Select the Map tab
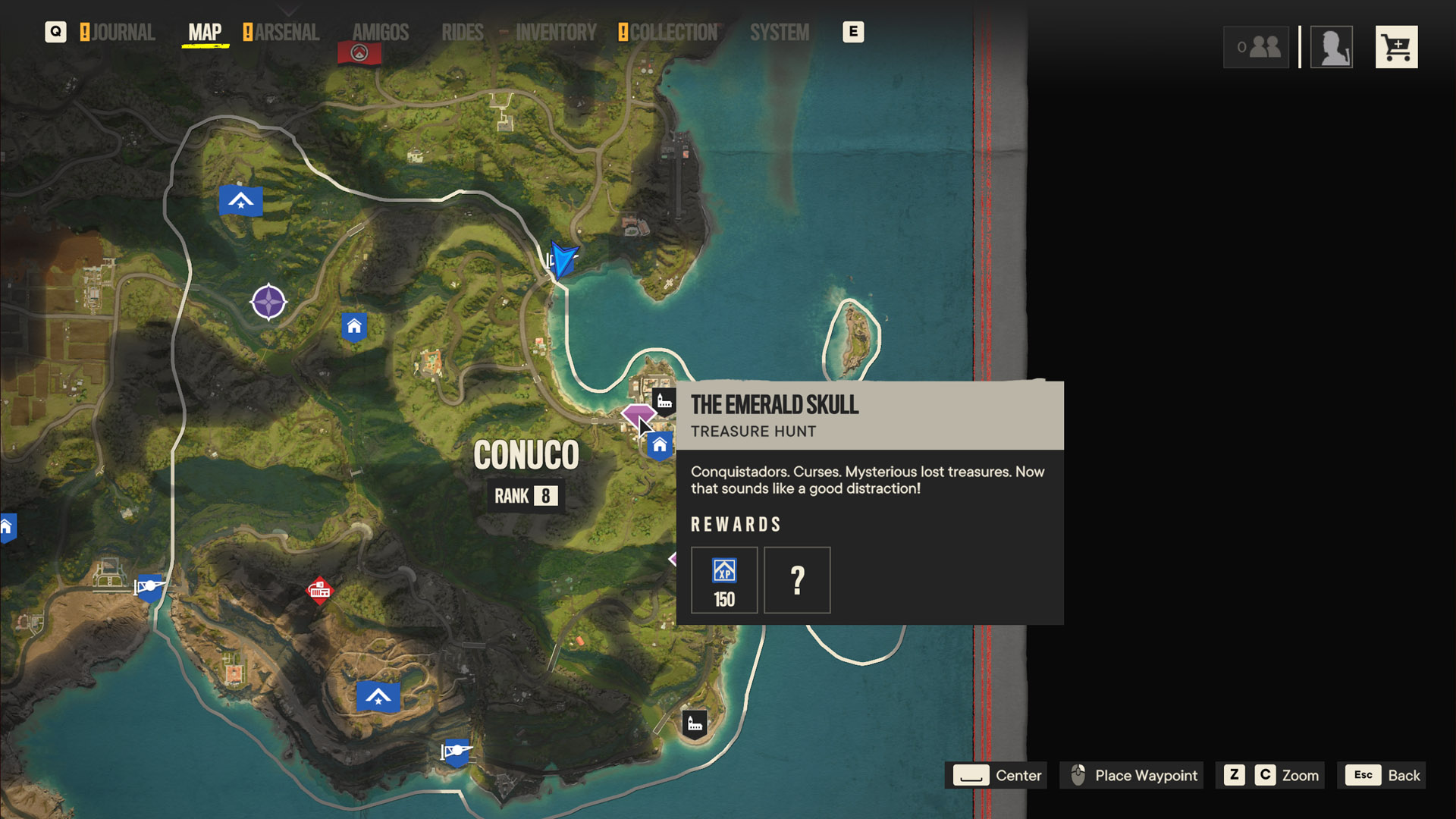 click(205, 33)
